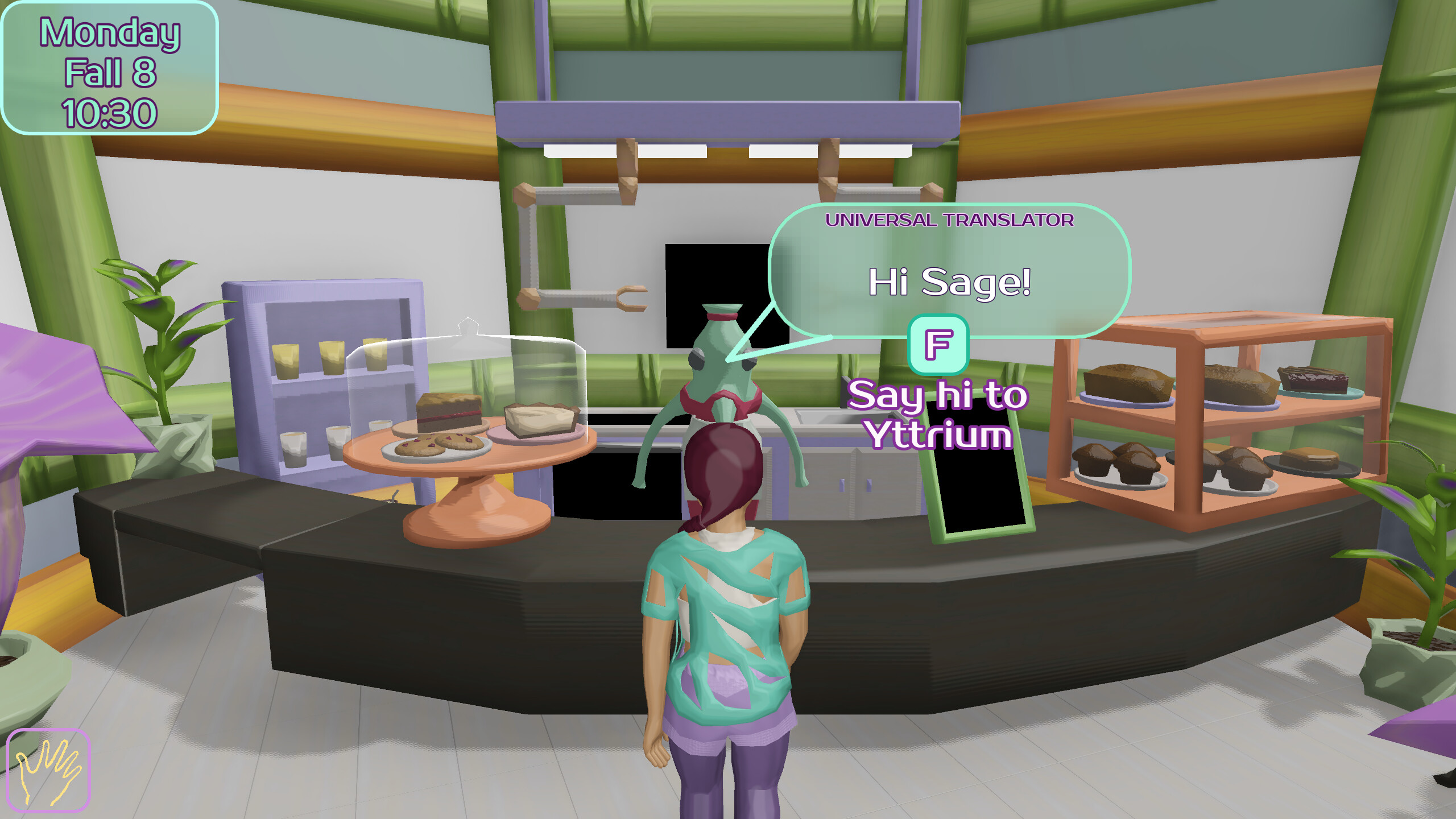Image resolution: width=1456 pixels, height=819 pixels.
Task: Click the yellow hand icon in the corner
Action: click(48, 771)
